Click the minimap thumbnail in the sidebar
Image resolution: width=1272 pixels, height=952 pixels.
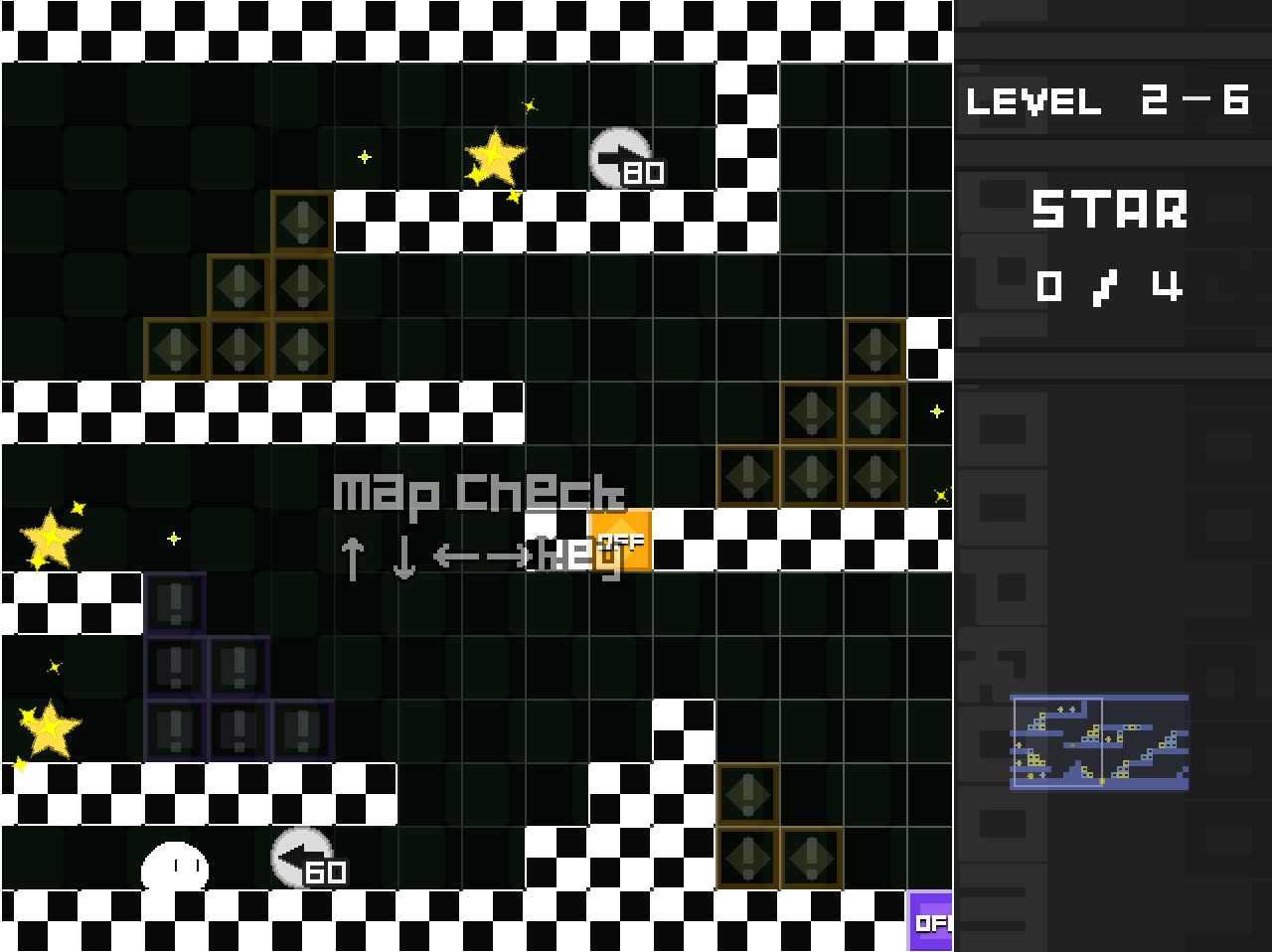coord(1099,740)
